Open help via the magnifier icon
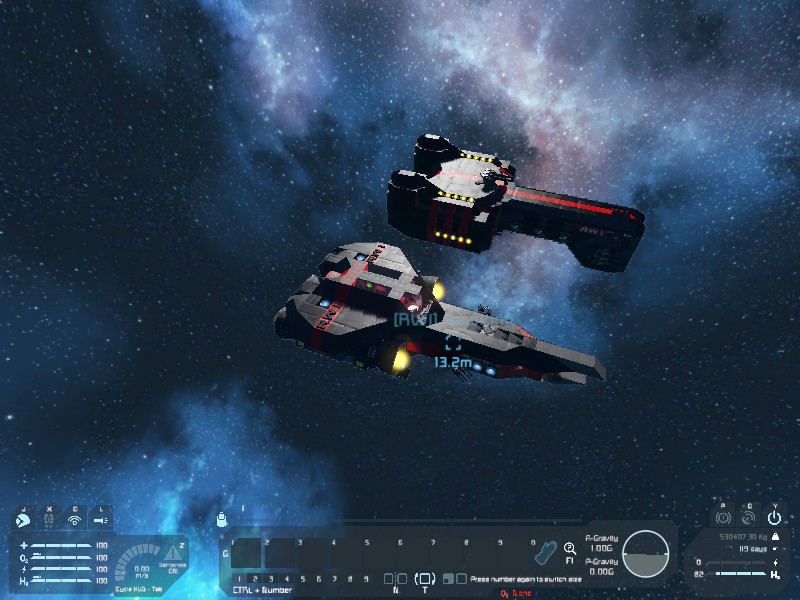Screen dimensions: 800x600 coord(570,548)
